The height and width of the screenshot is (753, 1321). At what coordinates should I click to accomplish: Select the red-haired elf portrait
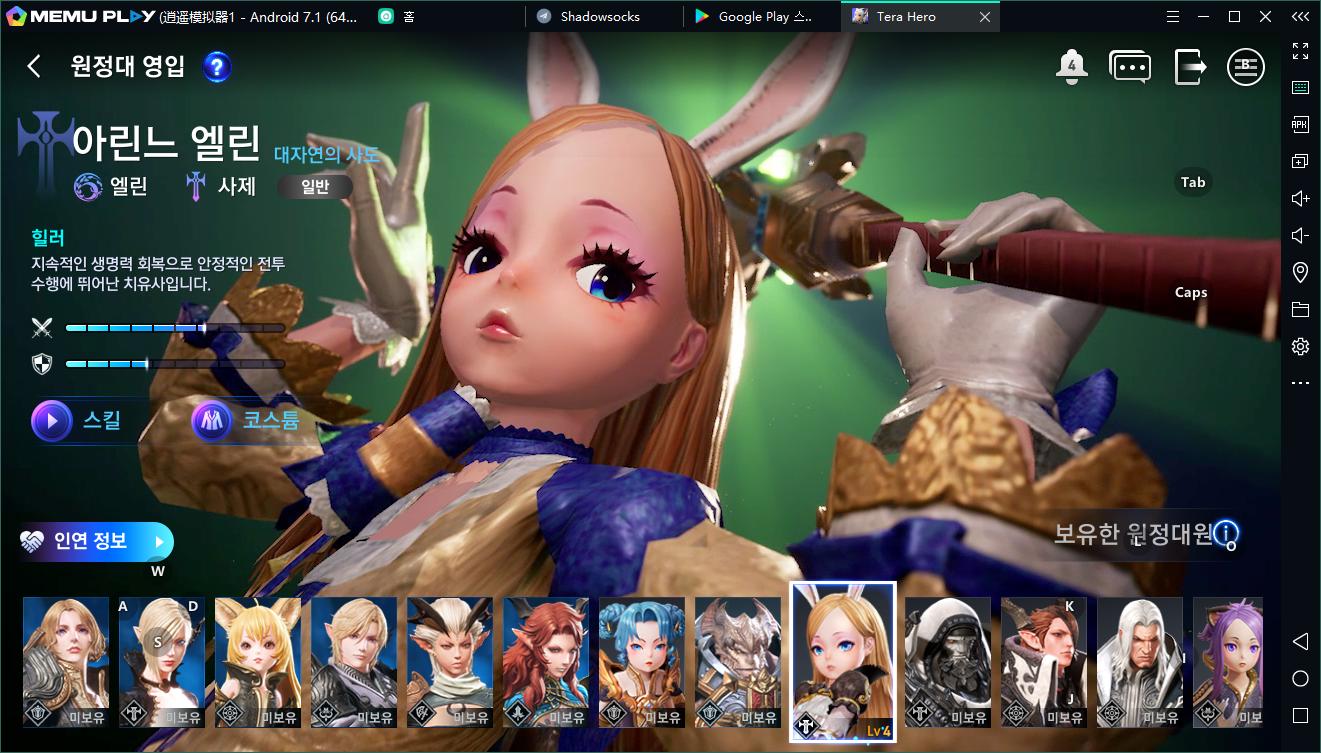click(x=546, y=662)
